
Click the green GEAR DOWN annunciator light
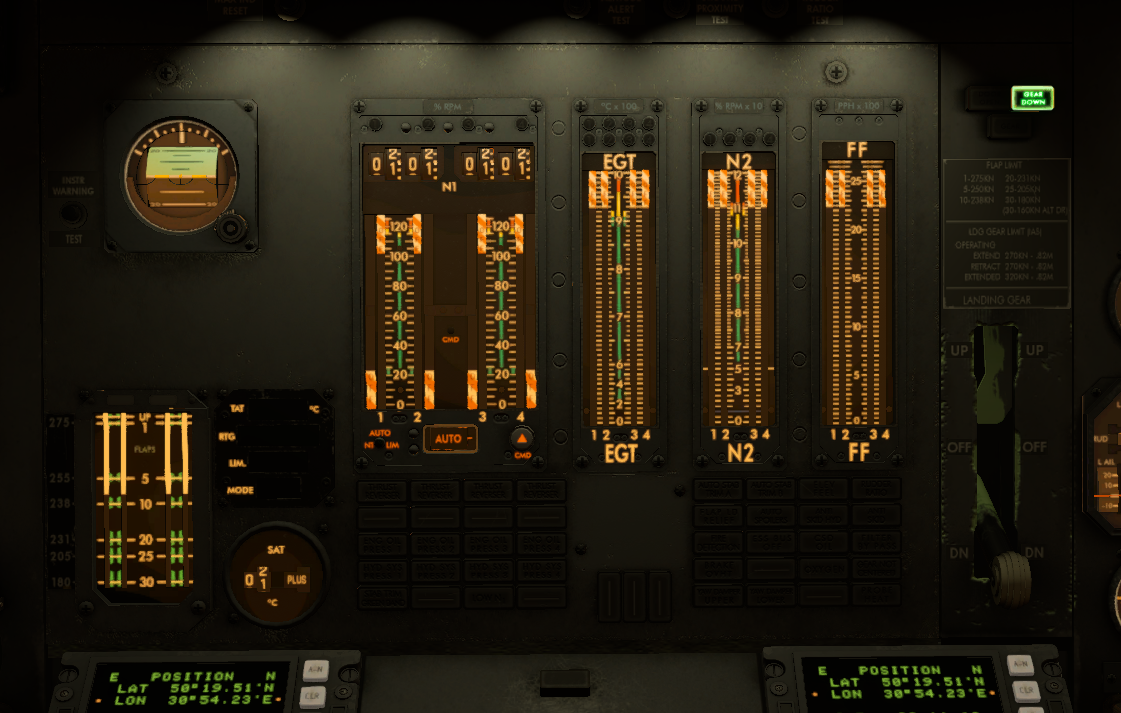coord(1032,98)
